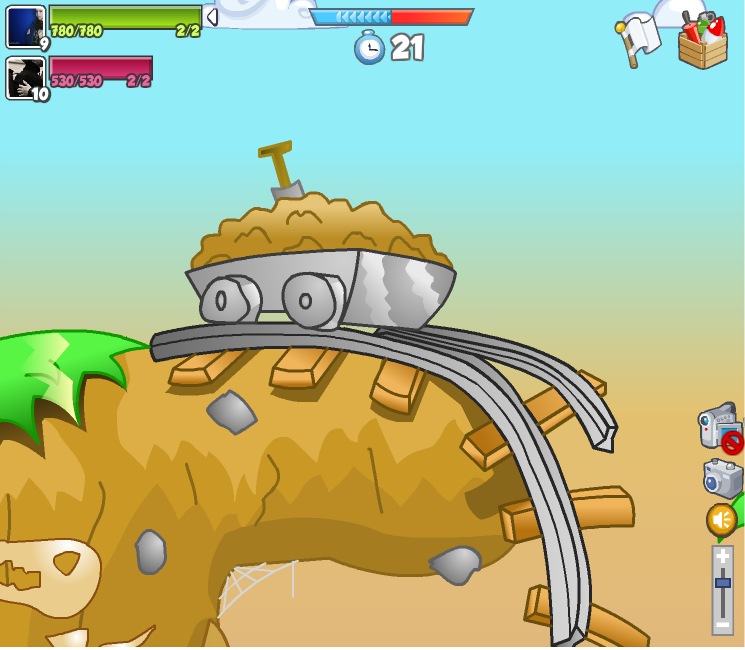Click the white surrender flag icon
The width and height of the screenshot is (745, 650).
pyautogui.click(x=639, y=39)
